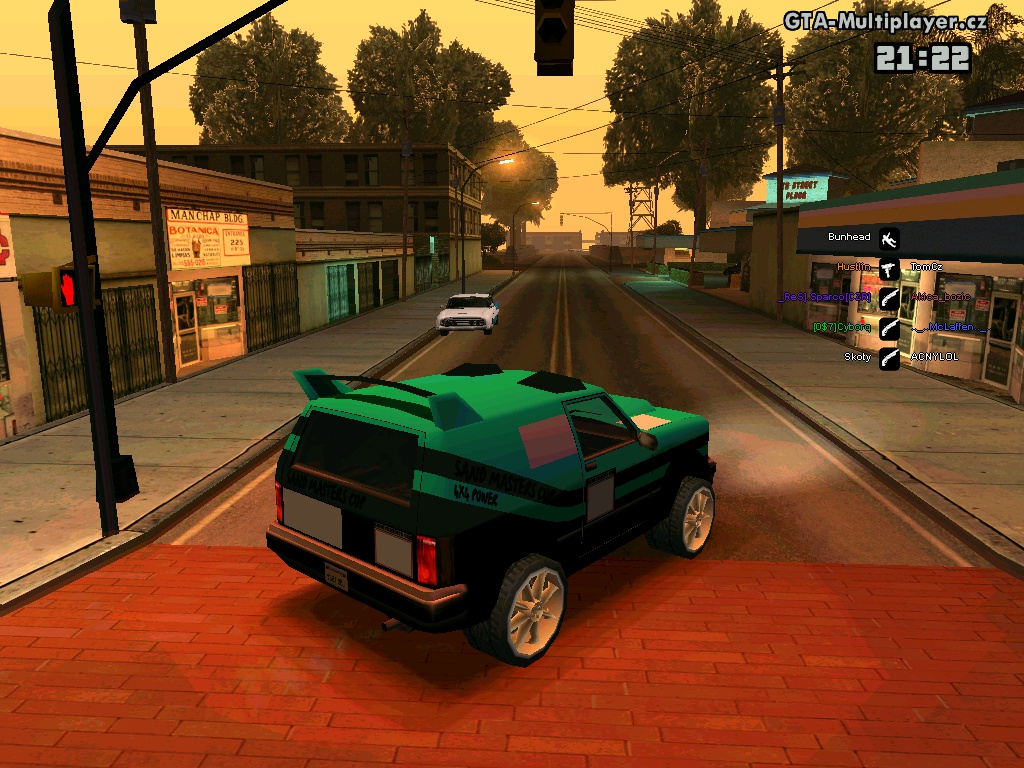The height and width of the screenshot is (768, 1024).
Task: Select player name Bunhead in the kill list
Action: (x=849, y=237)
